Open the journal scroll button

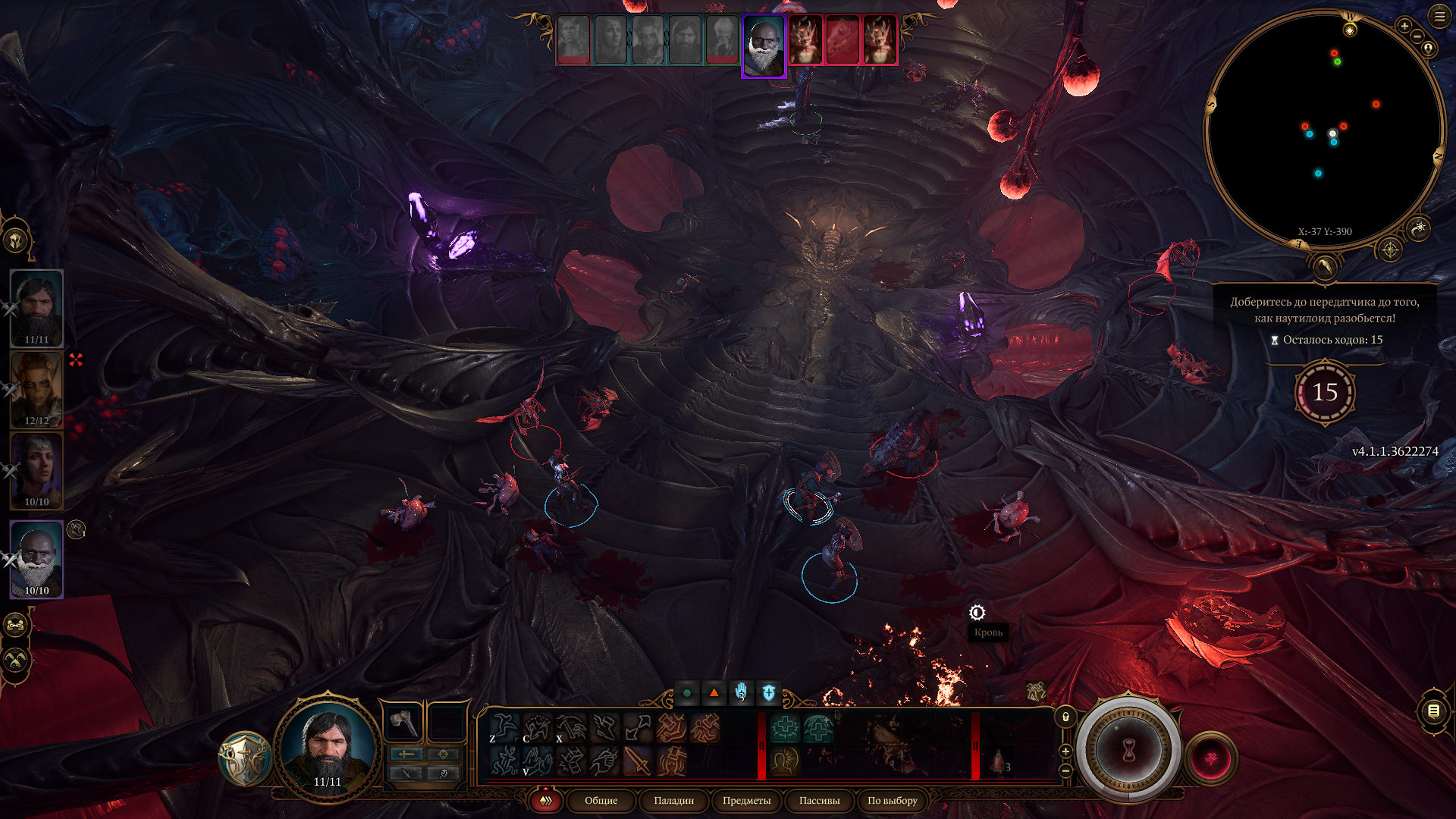(x=1433, y=711)
